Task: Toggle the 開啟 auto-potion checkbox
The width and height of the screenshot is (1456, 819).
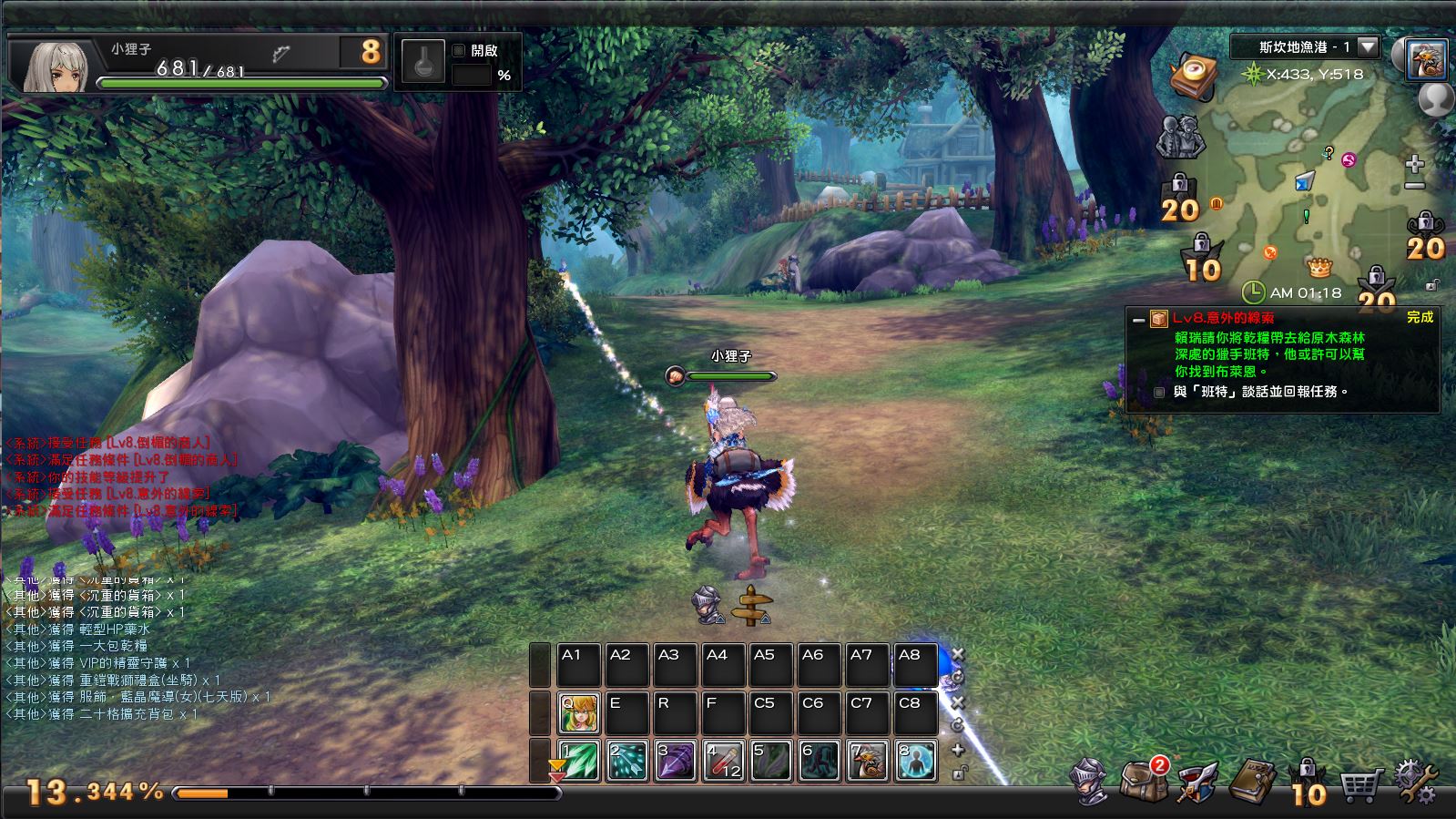Action: coord(459,51)
